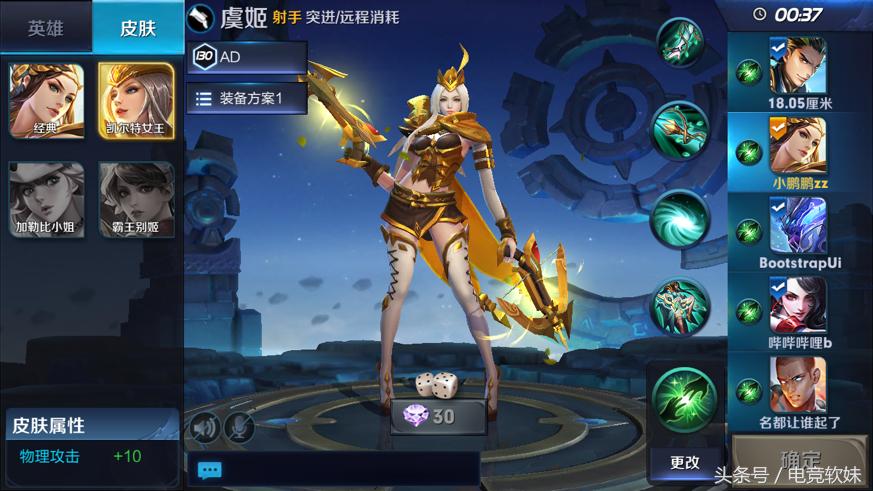Image resolution: width=873 pixels, height=491 pixels.
Task: Click teammate BootstrapUi's hero portrait
Action: [798, 225]
